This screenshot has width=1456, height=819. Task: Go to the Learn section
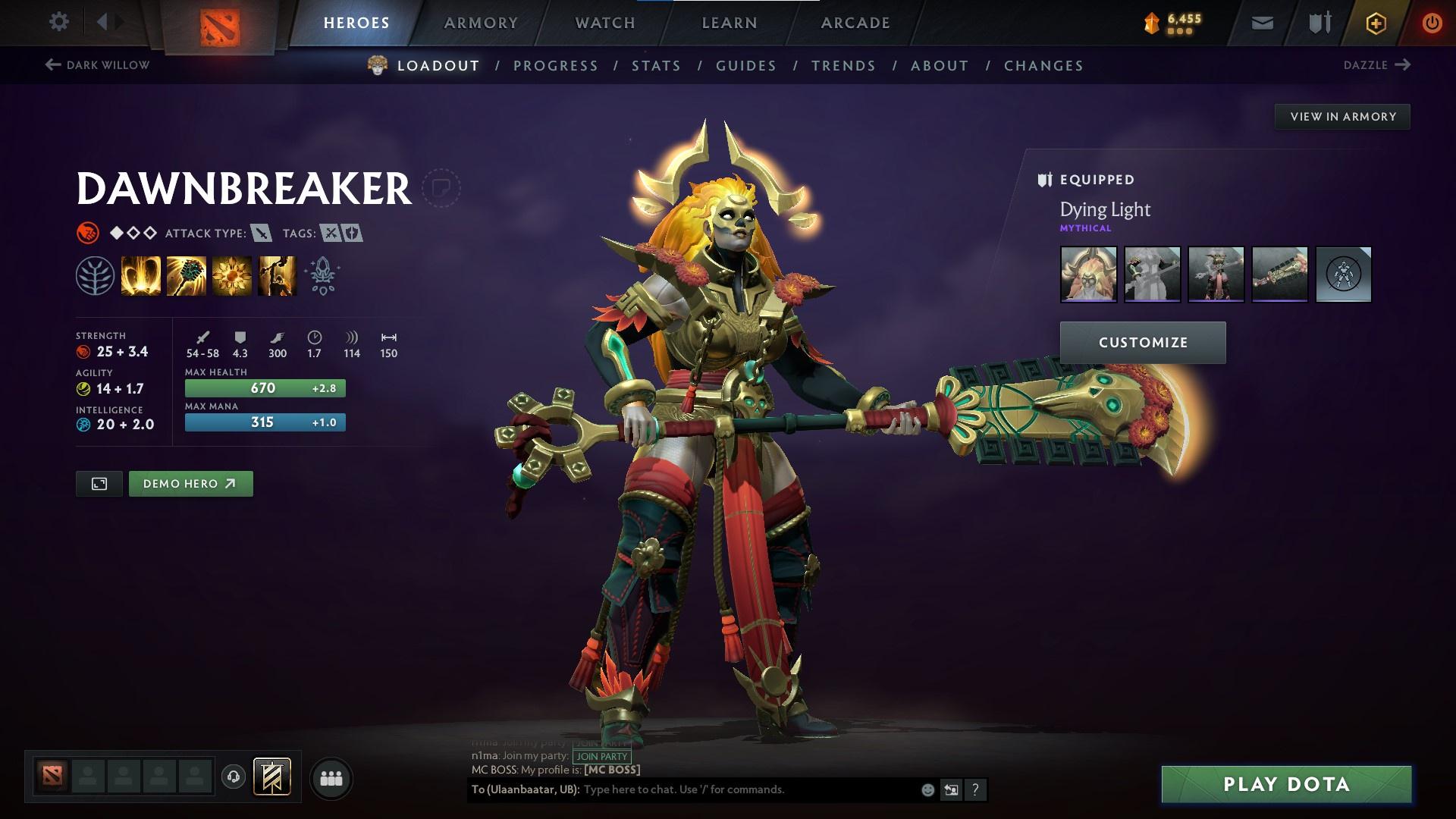(x=730, y=23)
